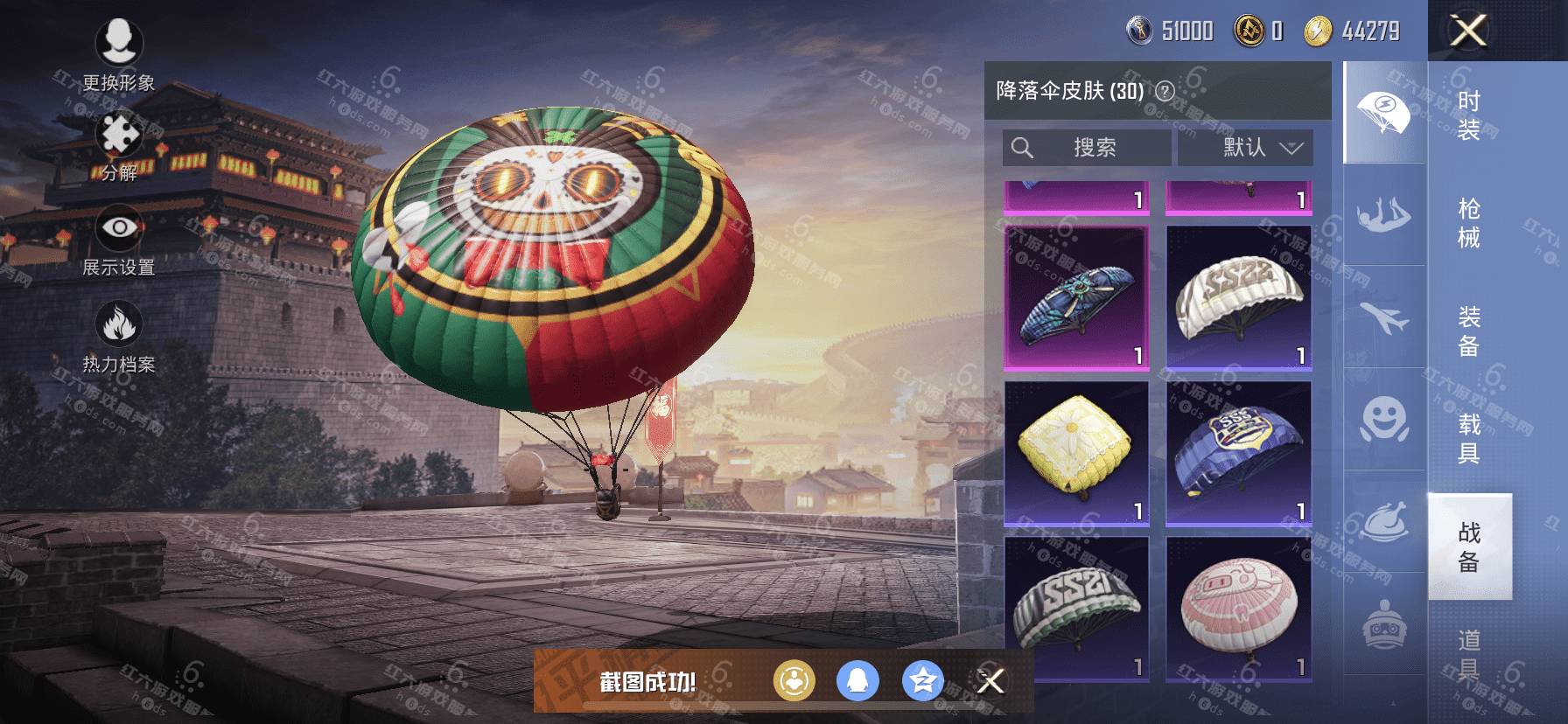Select the pink pig parachute skin

[1238, 609]
